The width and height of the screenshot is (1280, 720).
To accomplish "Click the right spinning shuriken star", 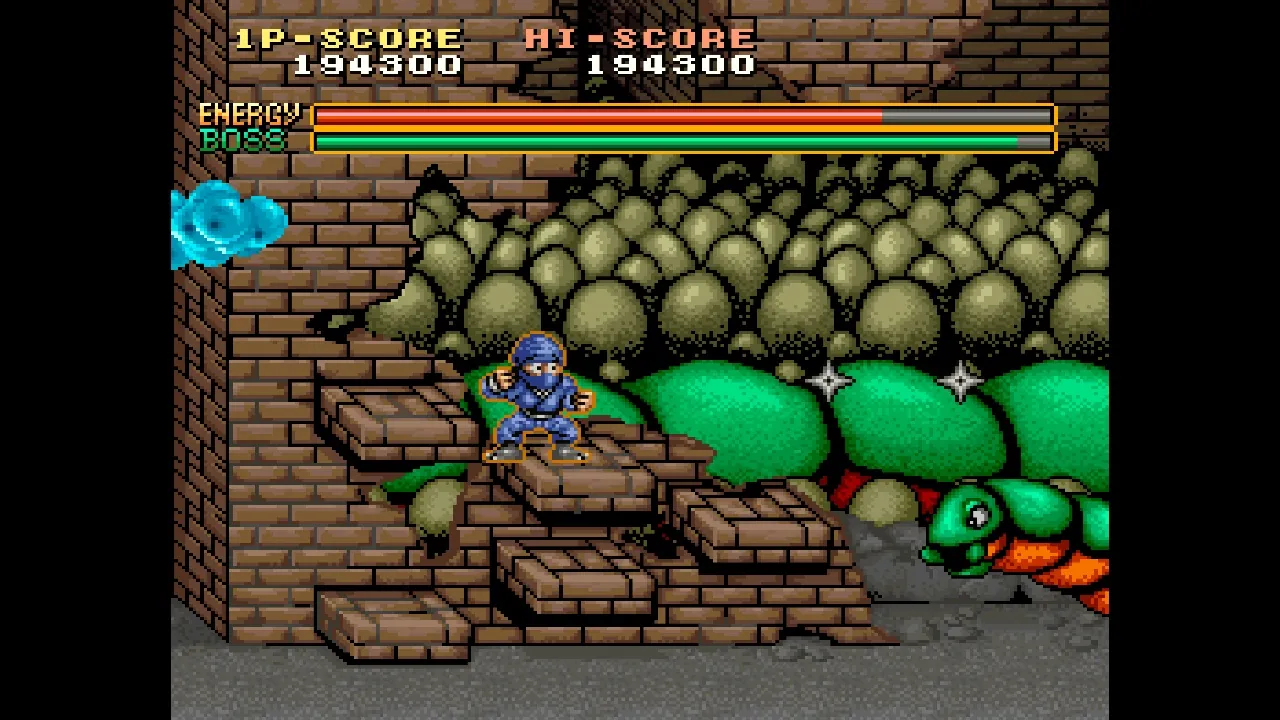I will [961, 379].
